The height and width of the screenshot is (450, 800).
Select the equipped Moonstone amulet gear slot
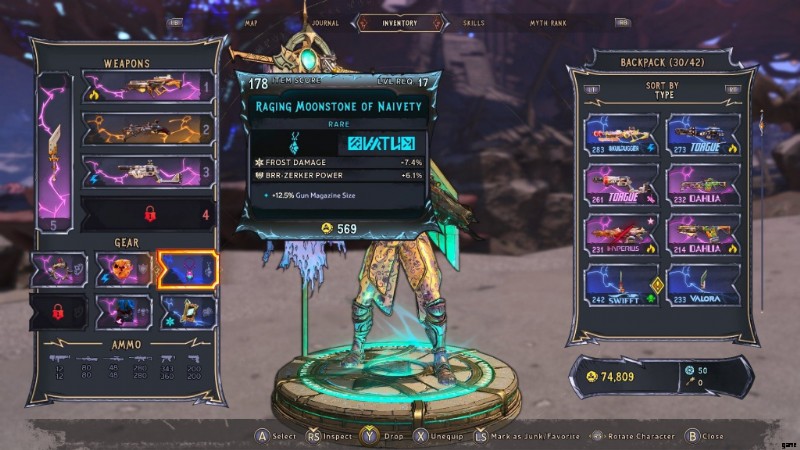(x=187, y=269)
